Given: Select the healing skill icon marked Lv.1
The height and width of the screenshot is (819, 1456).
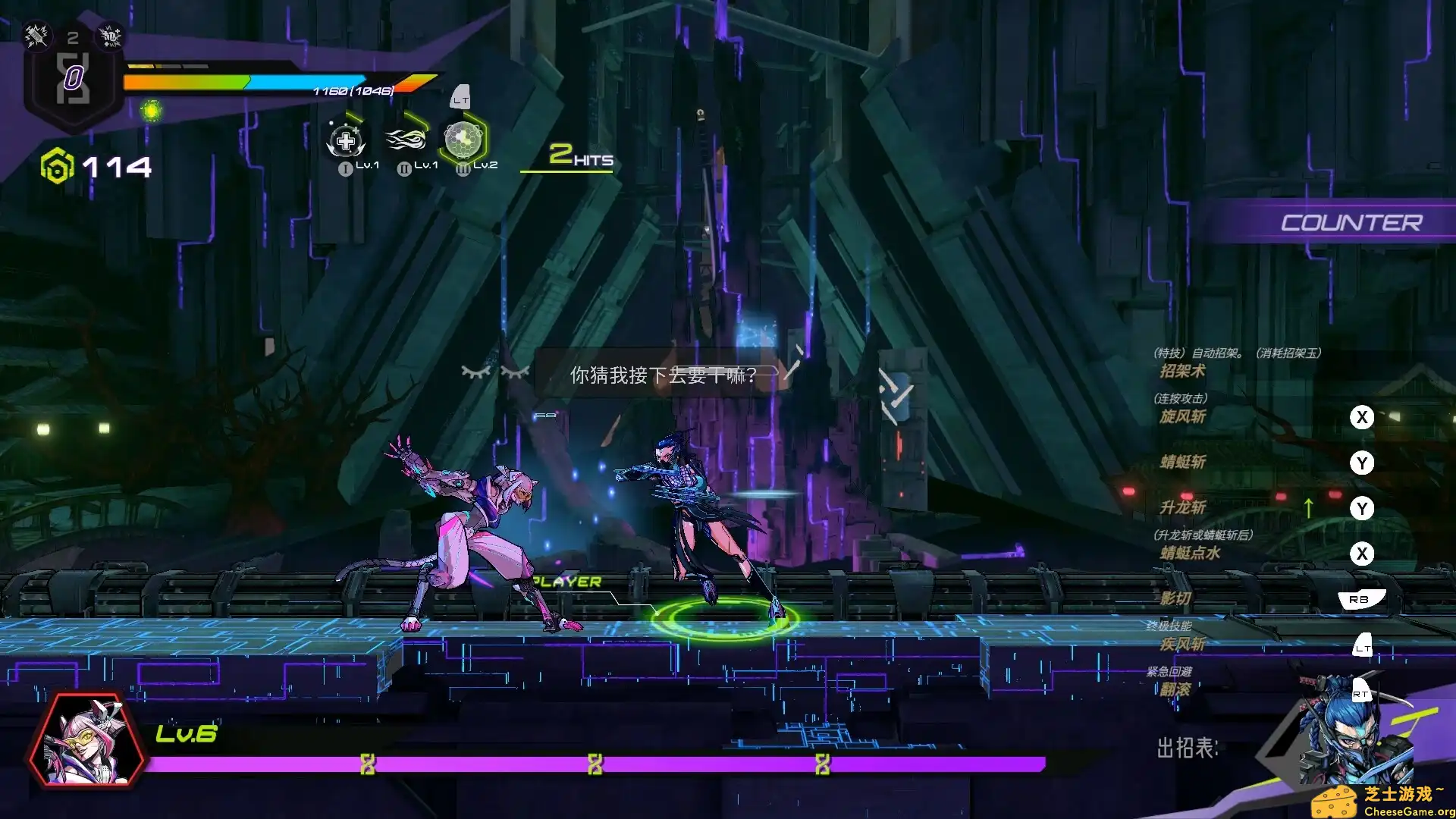Looking at the screenshot, I should (x=345, y=140).
